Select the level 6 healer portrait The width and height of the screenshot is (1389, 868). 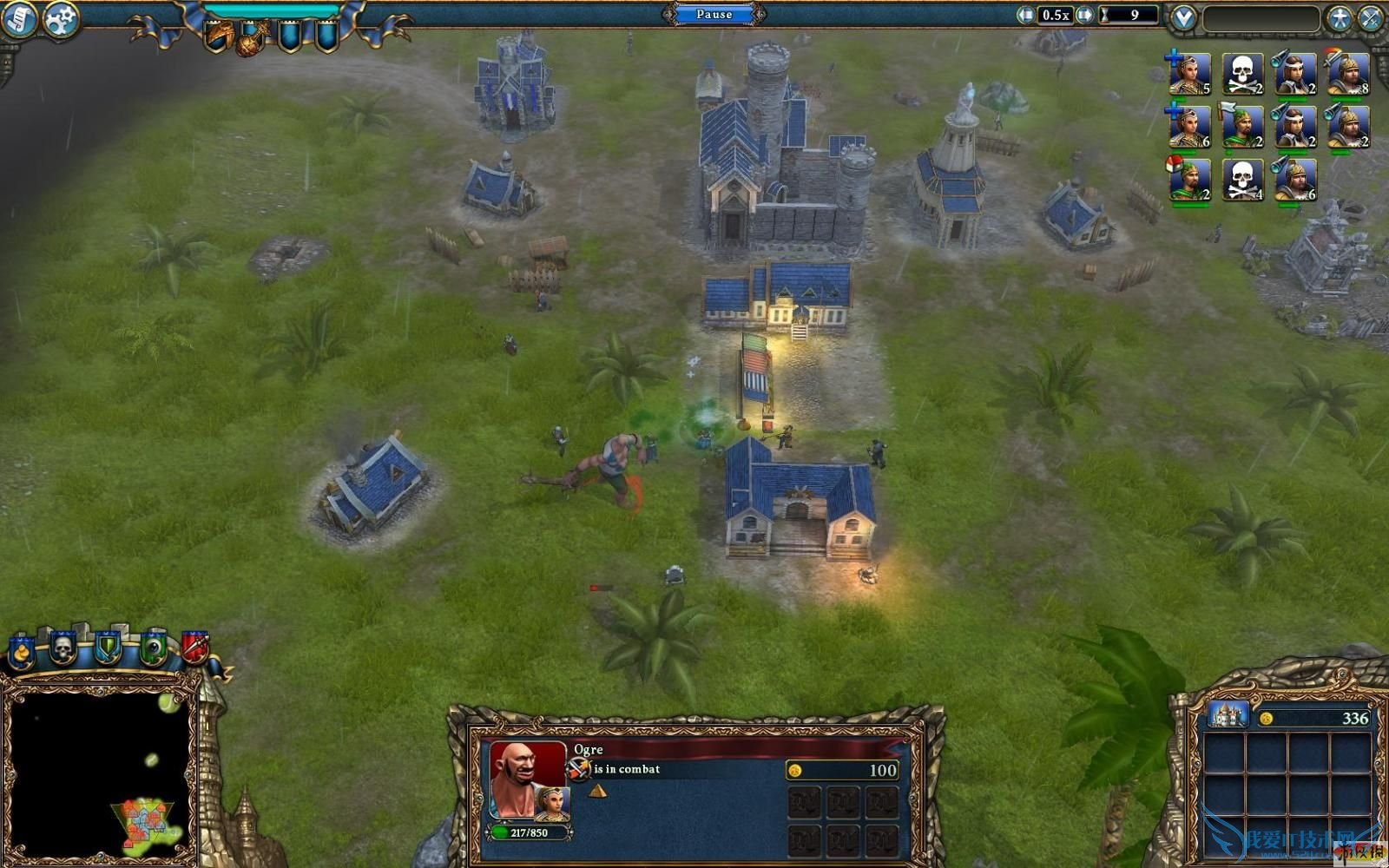pyautogui.click(x=1189, y=127)
